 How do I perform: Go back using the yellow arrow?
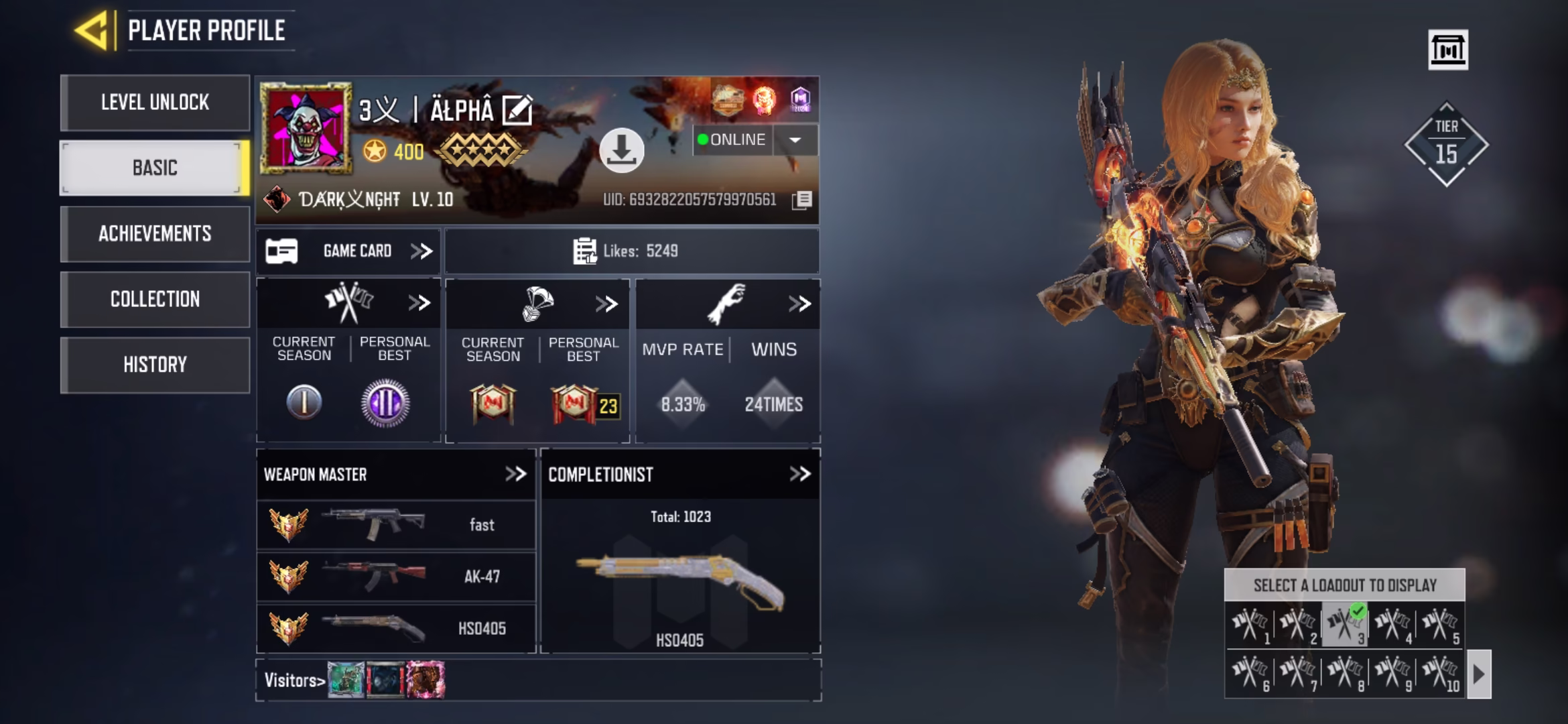(x=92, y=30)
